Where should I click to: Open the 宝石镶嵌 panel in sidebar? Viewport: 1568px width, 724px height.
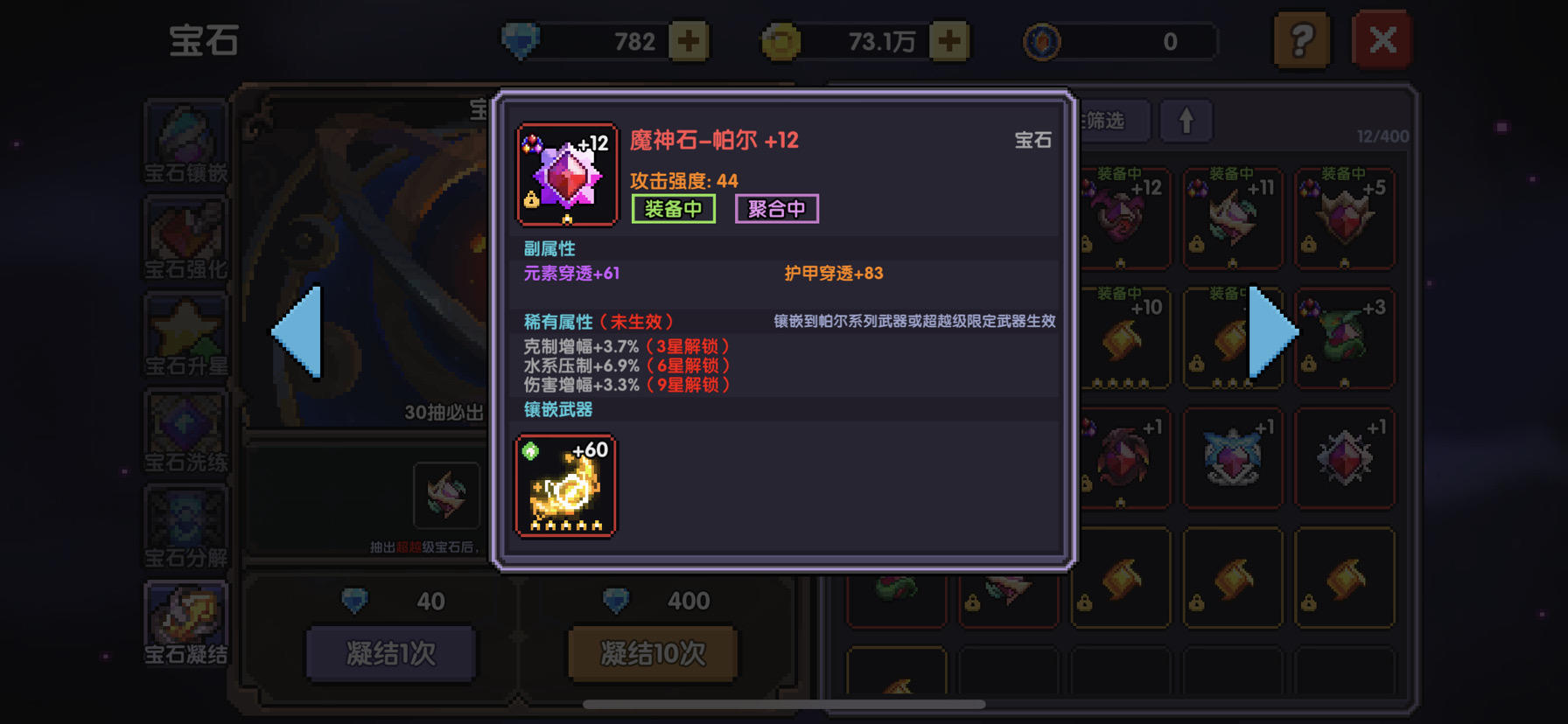tap(185, 144)
